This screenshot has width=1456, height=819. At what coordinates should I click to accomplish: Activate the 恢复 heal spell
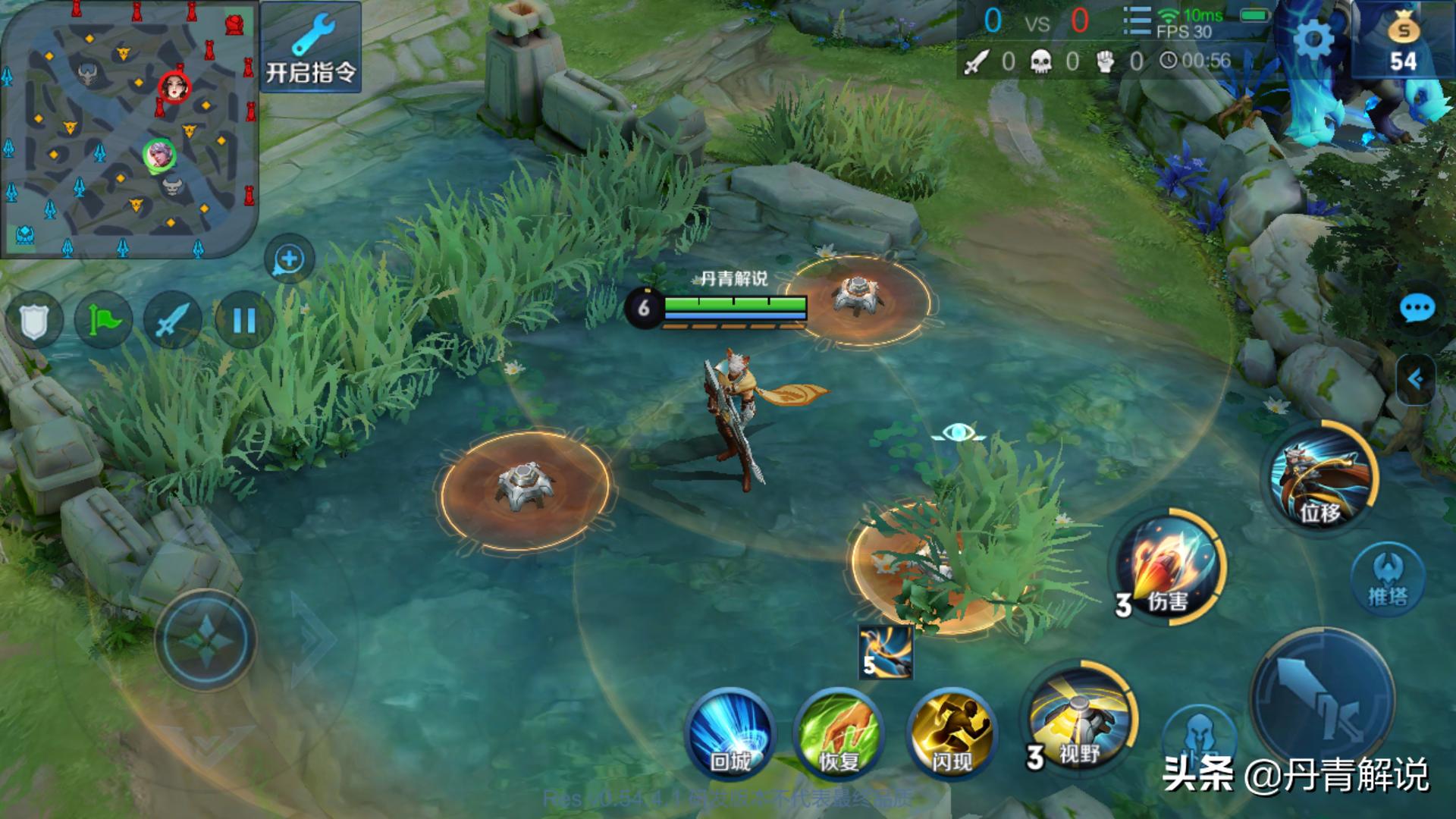[839, 733]
